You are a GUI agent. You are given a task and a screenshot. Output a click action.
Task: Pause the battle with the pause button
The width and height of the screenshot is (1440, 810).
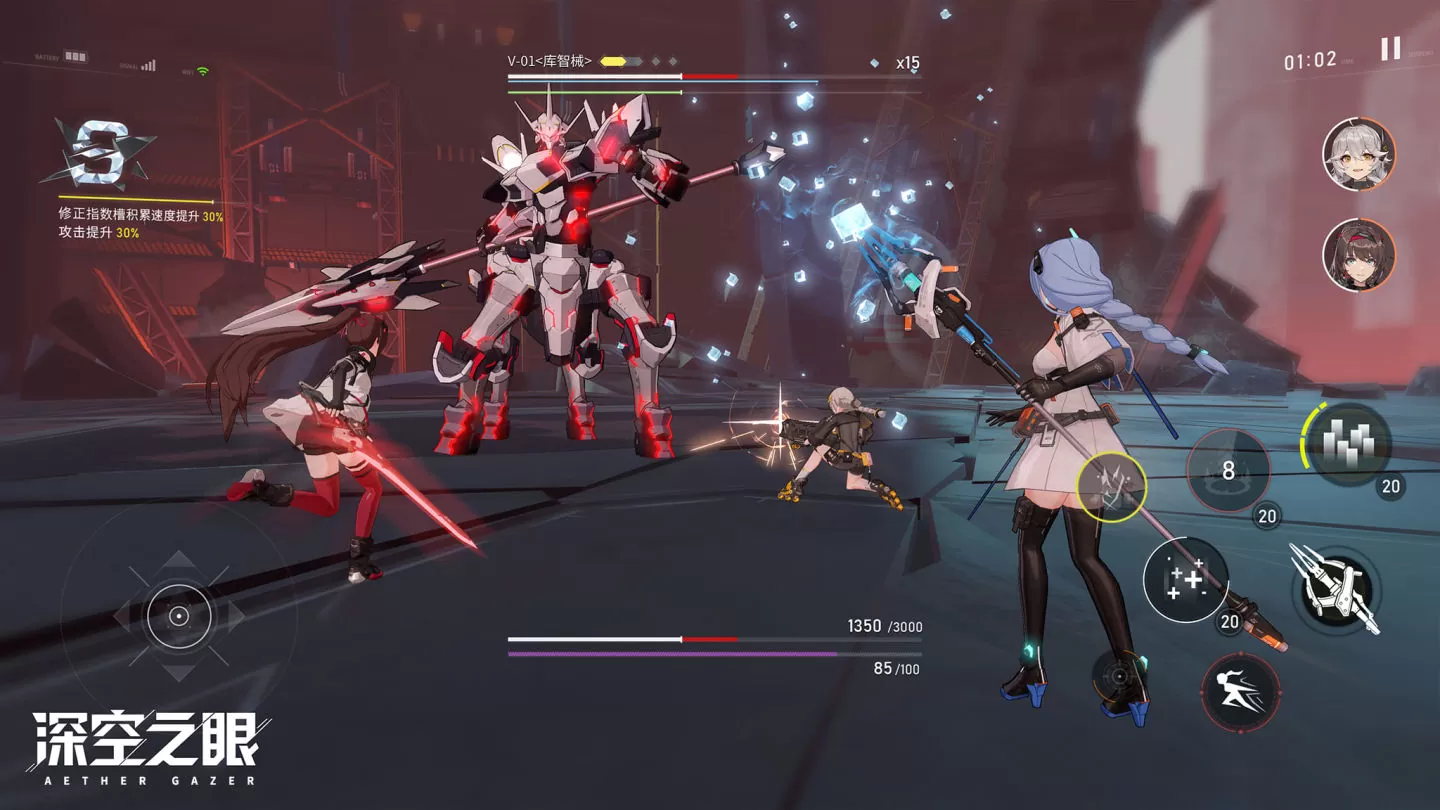[x=1390, y=49]
